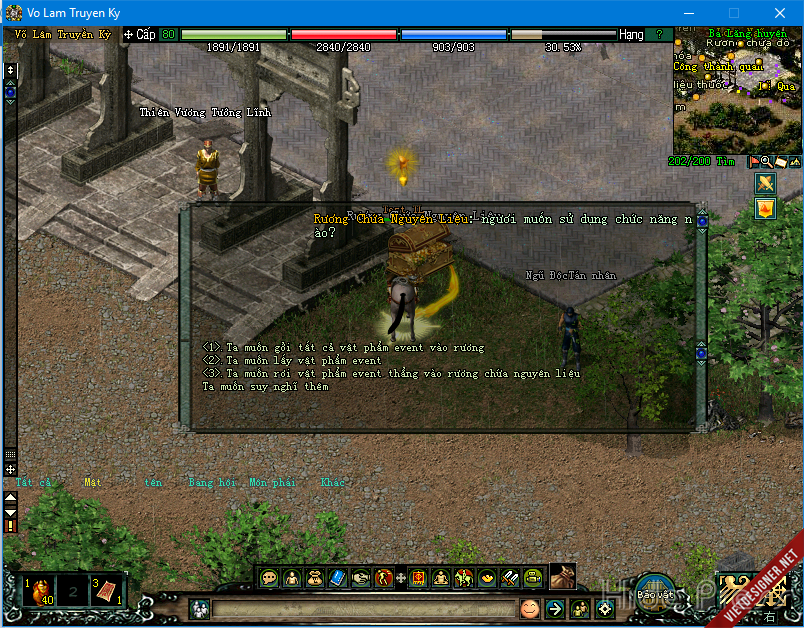Switch to the "Bang hội" chat tab
The width and height of the screenshot is (804, 628).
(211, 482)
